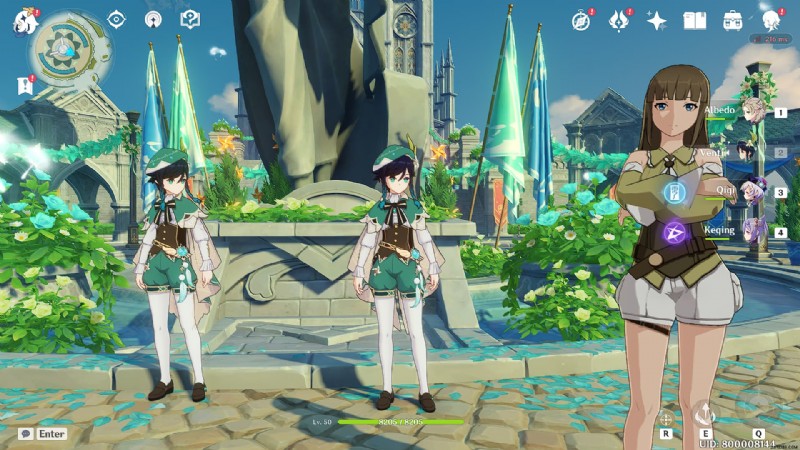800x450 pixels.
Task: Open the Wish four-pointed star icon
Action: coord(656,20)
